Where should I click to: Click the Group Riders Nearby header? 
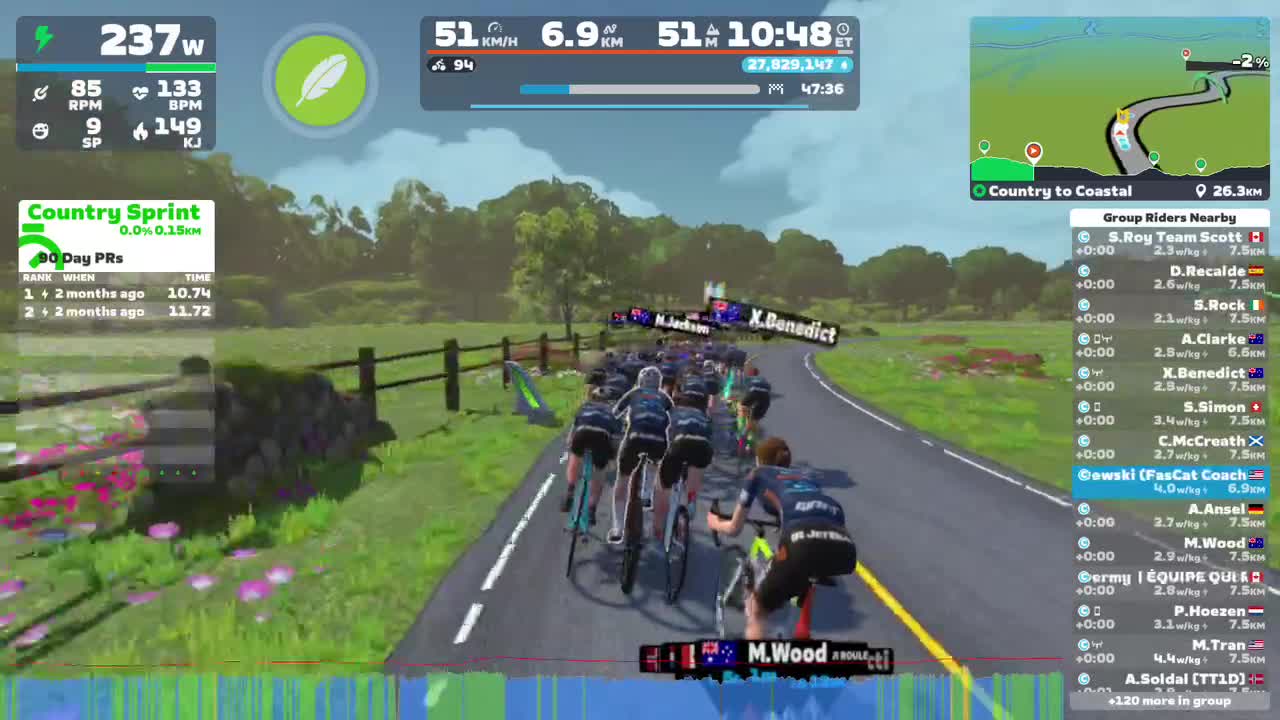point(1170,217)
